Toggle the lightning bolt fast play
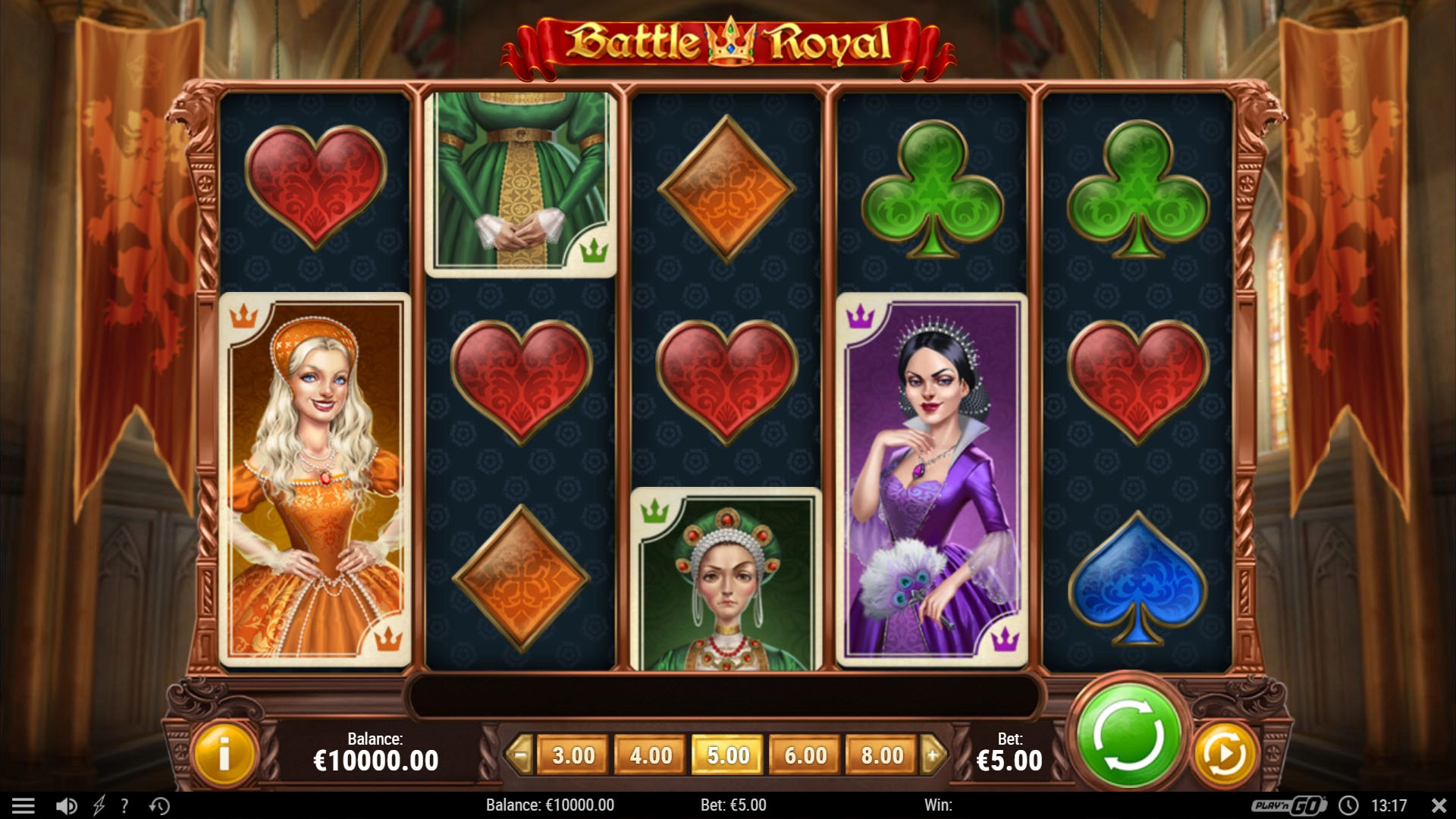Viewport: 1456px width, 819px height. tap(99, 805)
